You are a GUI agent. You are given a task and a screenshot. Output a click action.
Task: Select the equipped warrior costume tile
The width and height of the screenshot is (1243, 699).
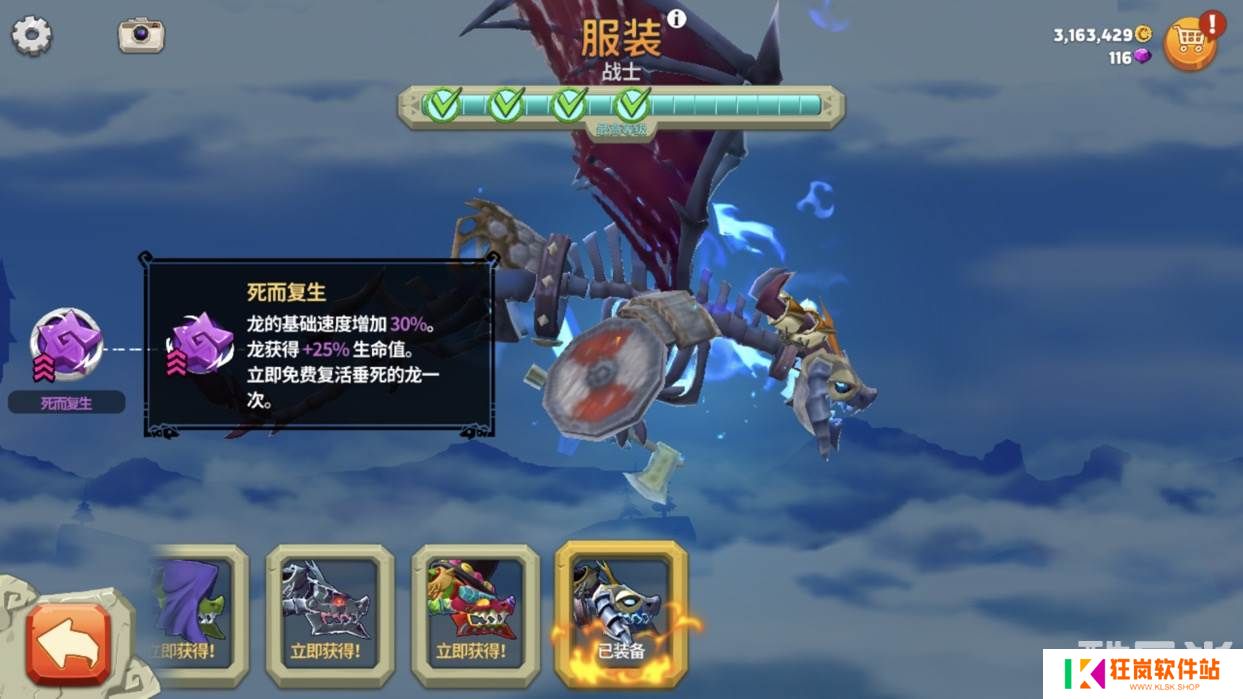621,612
